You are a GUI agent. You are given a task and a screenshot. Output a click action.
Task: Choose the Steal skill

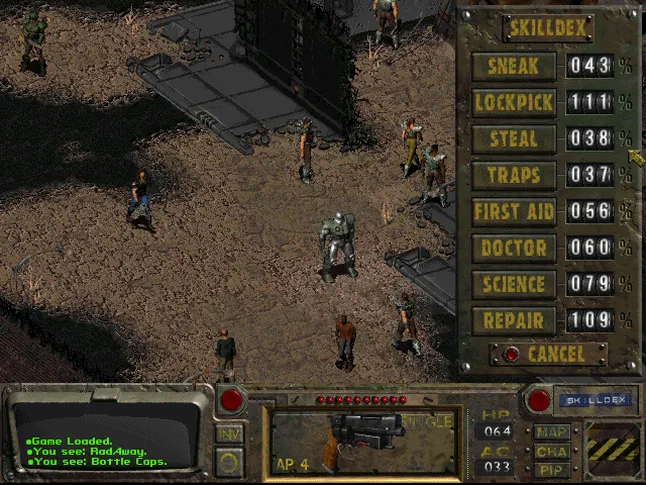(513, 139)
